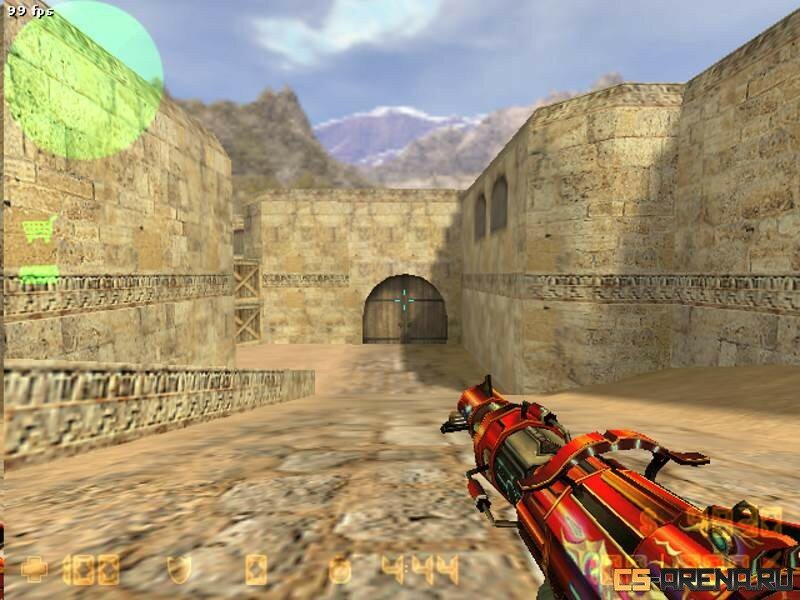Open the cs-arena.ru watermark link
This screenshot has width=800, height=600.
pyautogui.click(x=705, y=578)
